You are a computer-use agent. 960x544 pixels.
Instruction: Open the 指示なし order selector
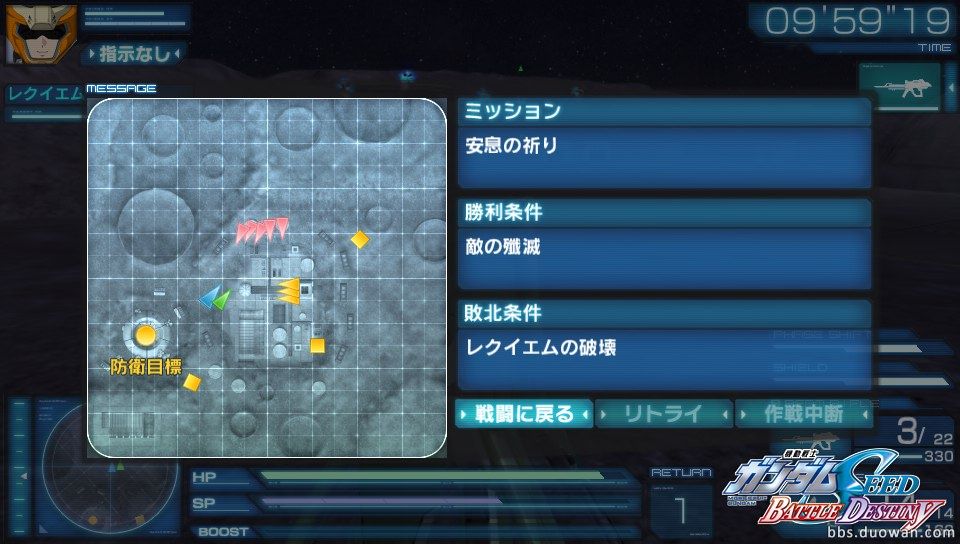pos(133,53)
